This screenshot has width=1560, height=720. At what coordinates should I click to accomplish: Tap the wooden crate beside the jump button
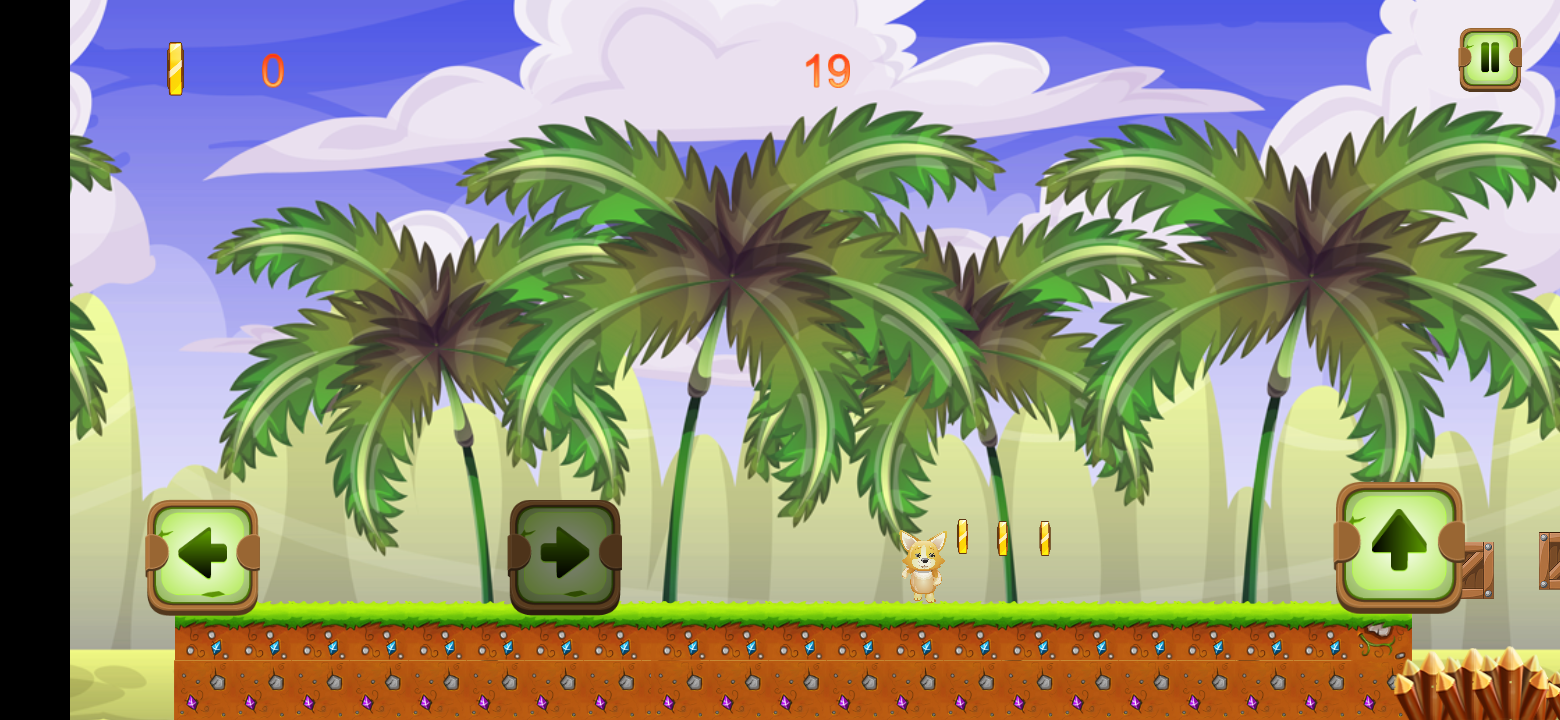(1479, 567)
